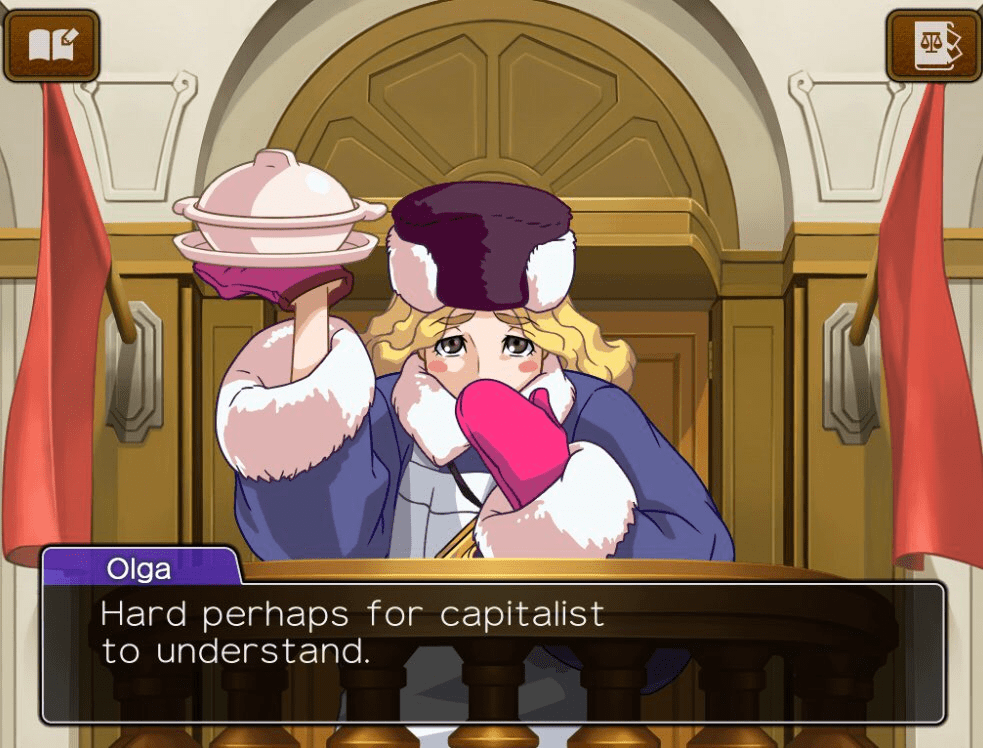Image resolution: width=983 pixels, height=748 pixels.
Task: Open the dialogue log book icon
Action: pos(51,45)
